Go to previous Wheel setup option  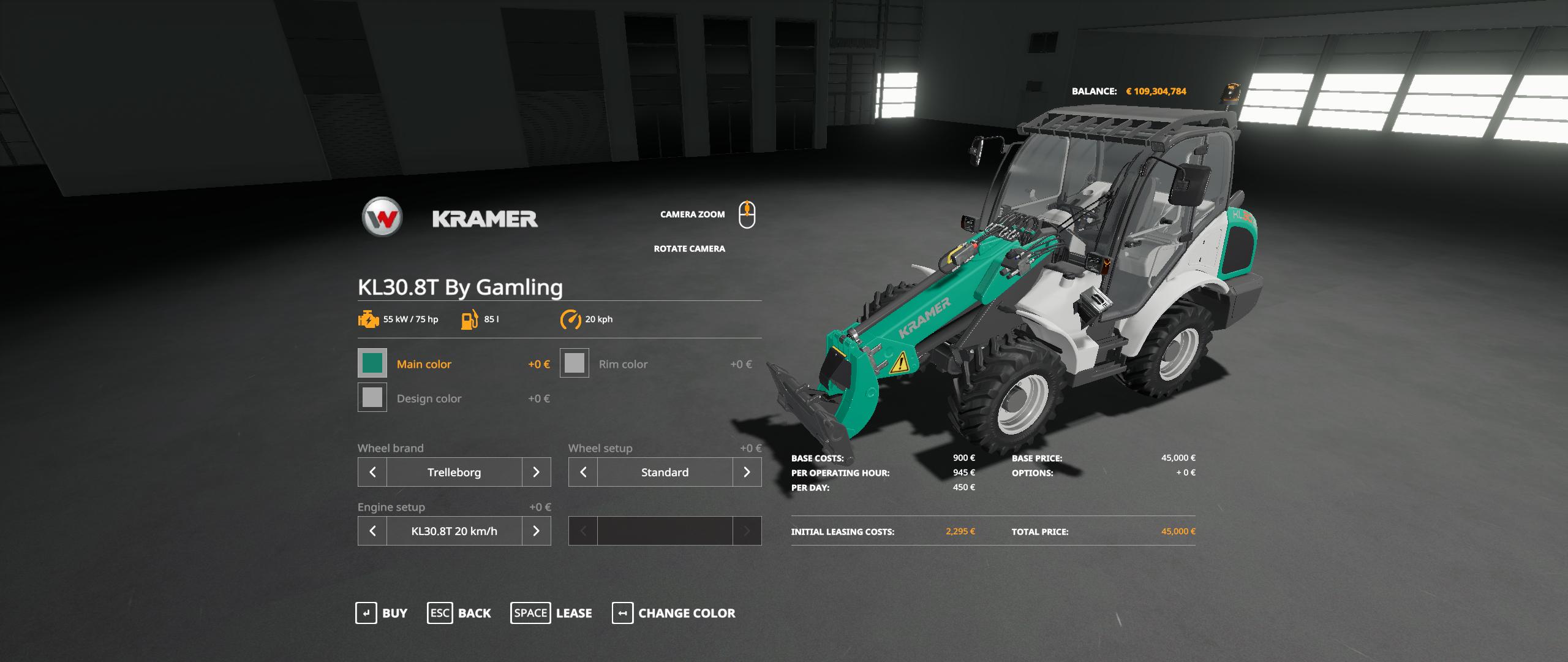583,472
